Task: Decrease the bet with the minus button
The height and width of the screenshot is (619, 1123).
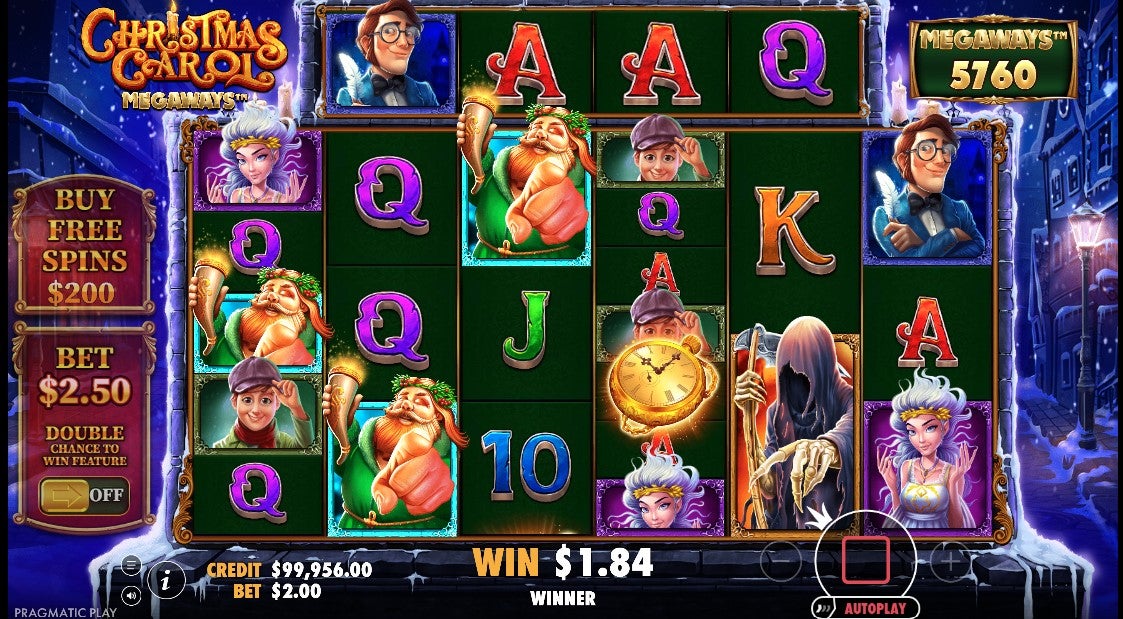Action: [781, 562]
